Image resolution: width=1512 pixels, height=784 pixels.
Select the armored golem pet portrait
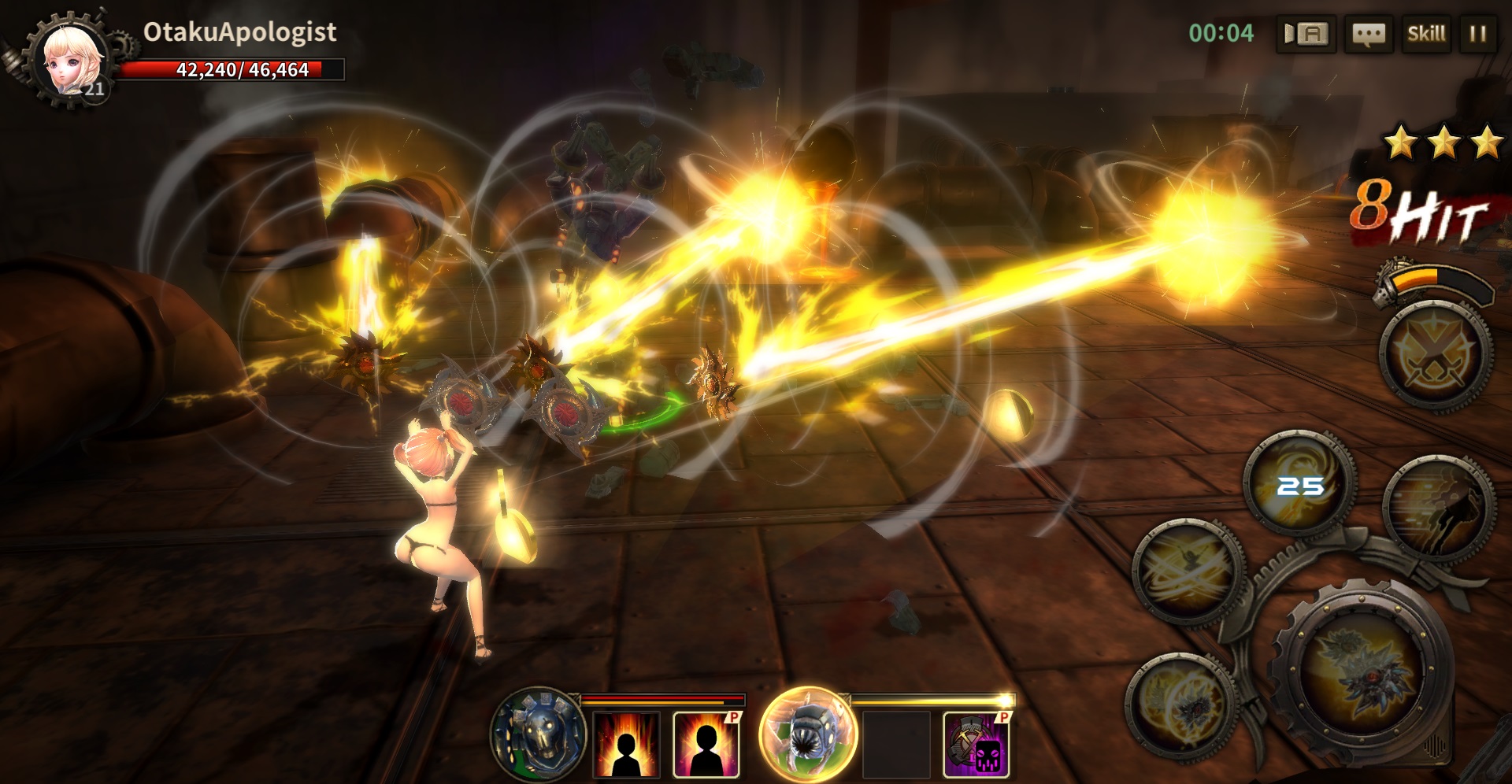pyautogui.click(x=539, y=734)
